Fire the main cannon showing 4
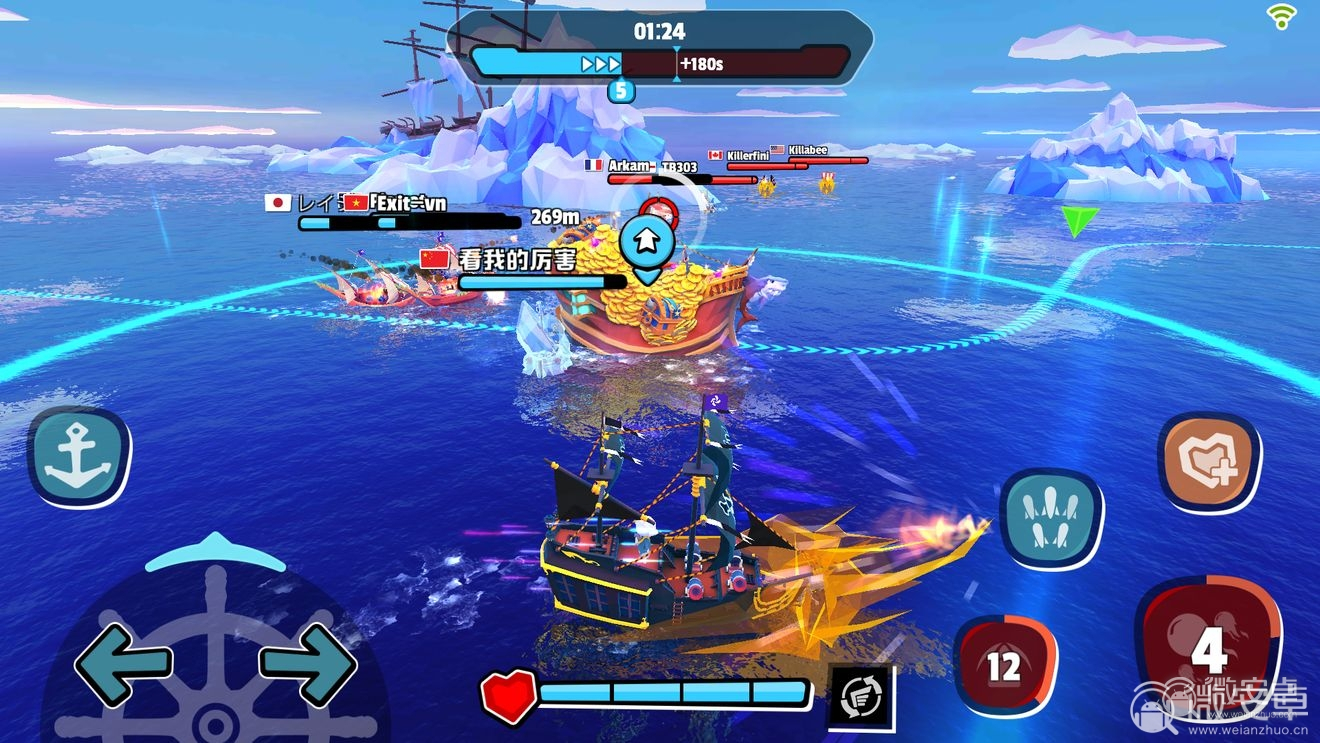 coord(1208,650)
